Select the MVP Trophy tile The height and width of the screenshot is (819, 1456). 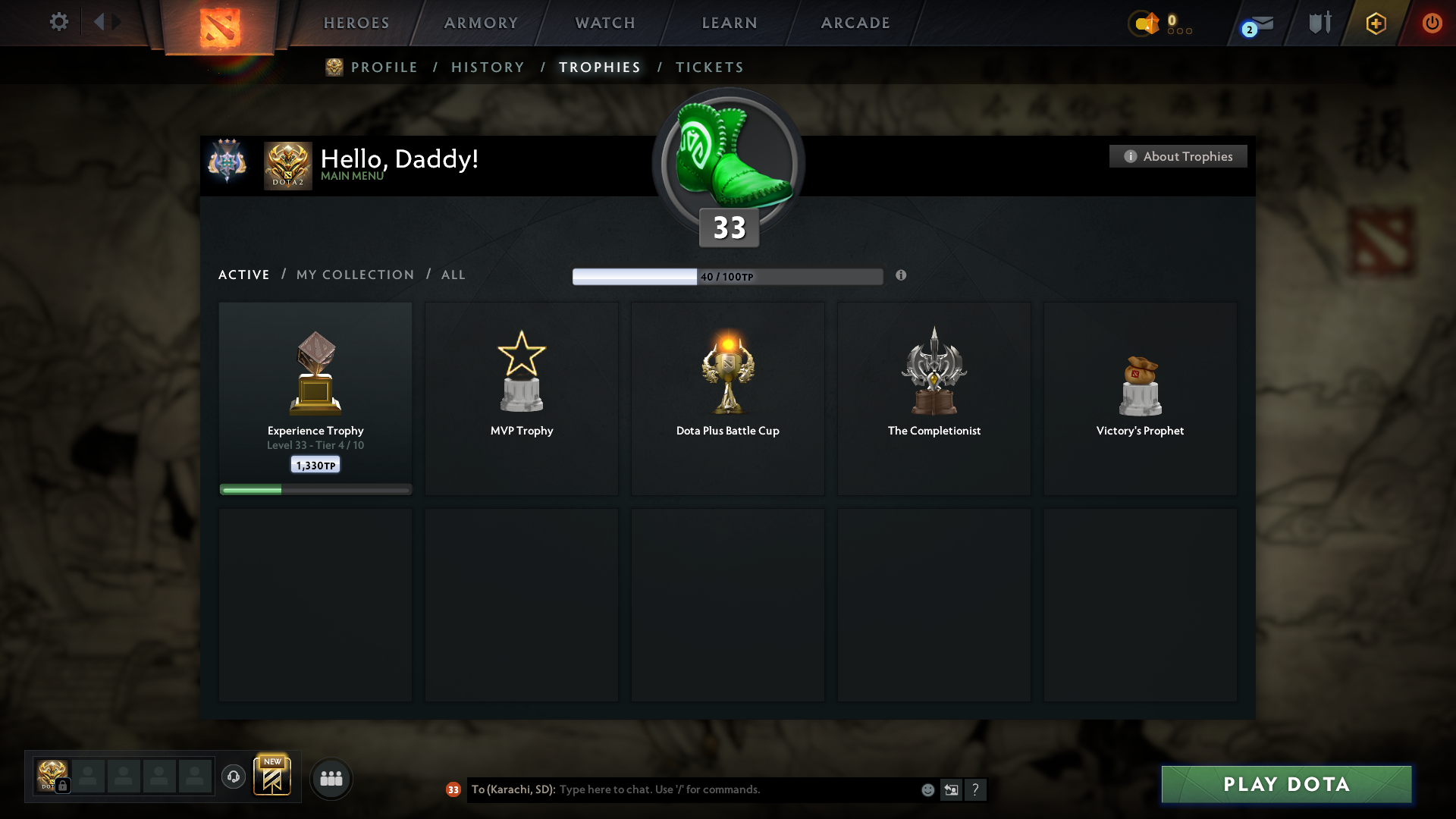(x=522, y=398)
